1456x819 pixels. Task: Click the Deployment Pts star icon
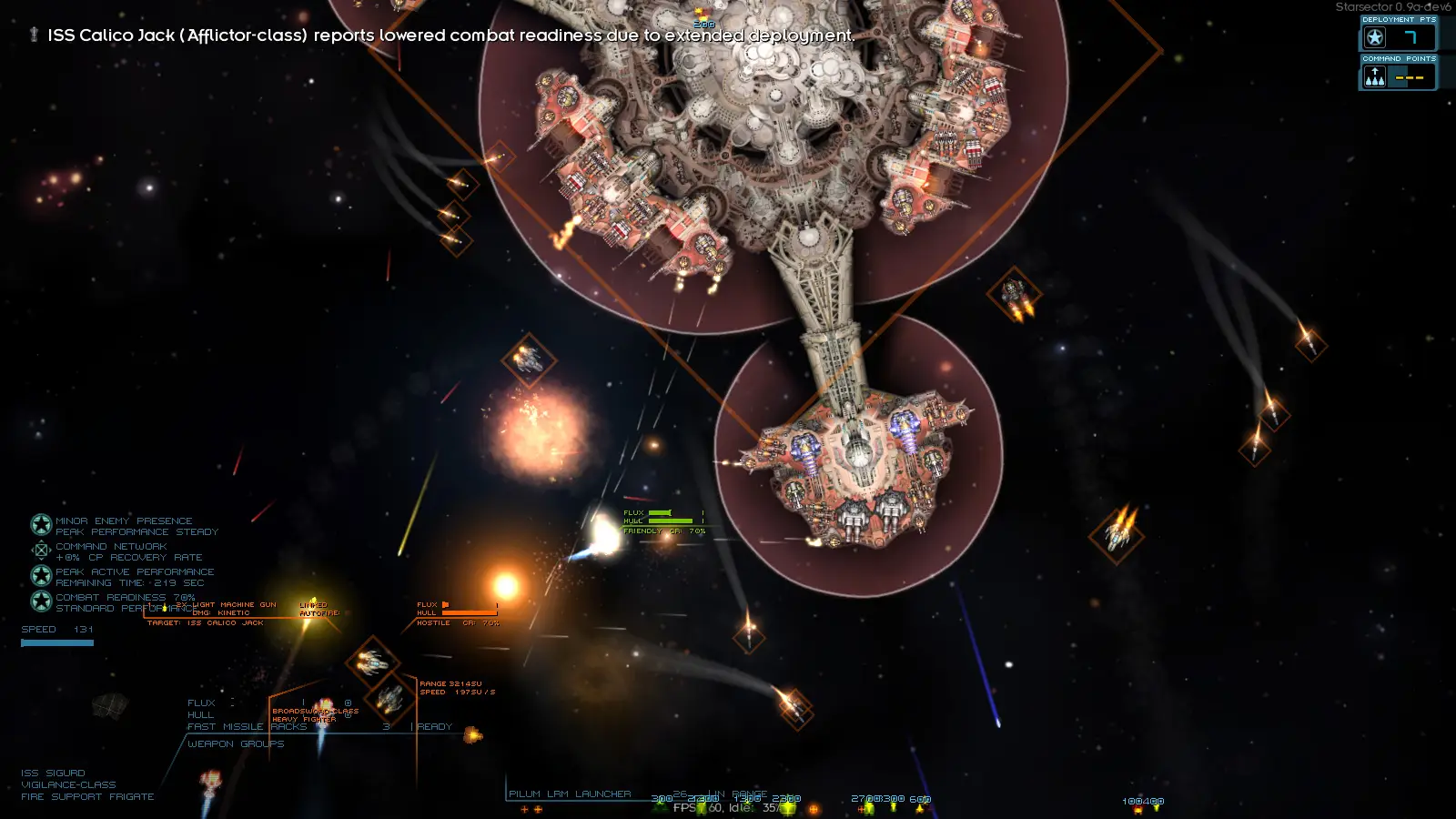1375,37
